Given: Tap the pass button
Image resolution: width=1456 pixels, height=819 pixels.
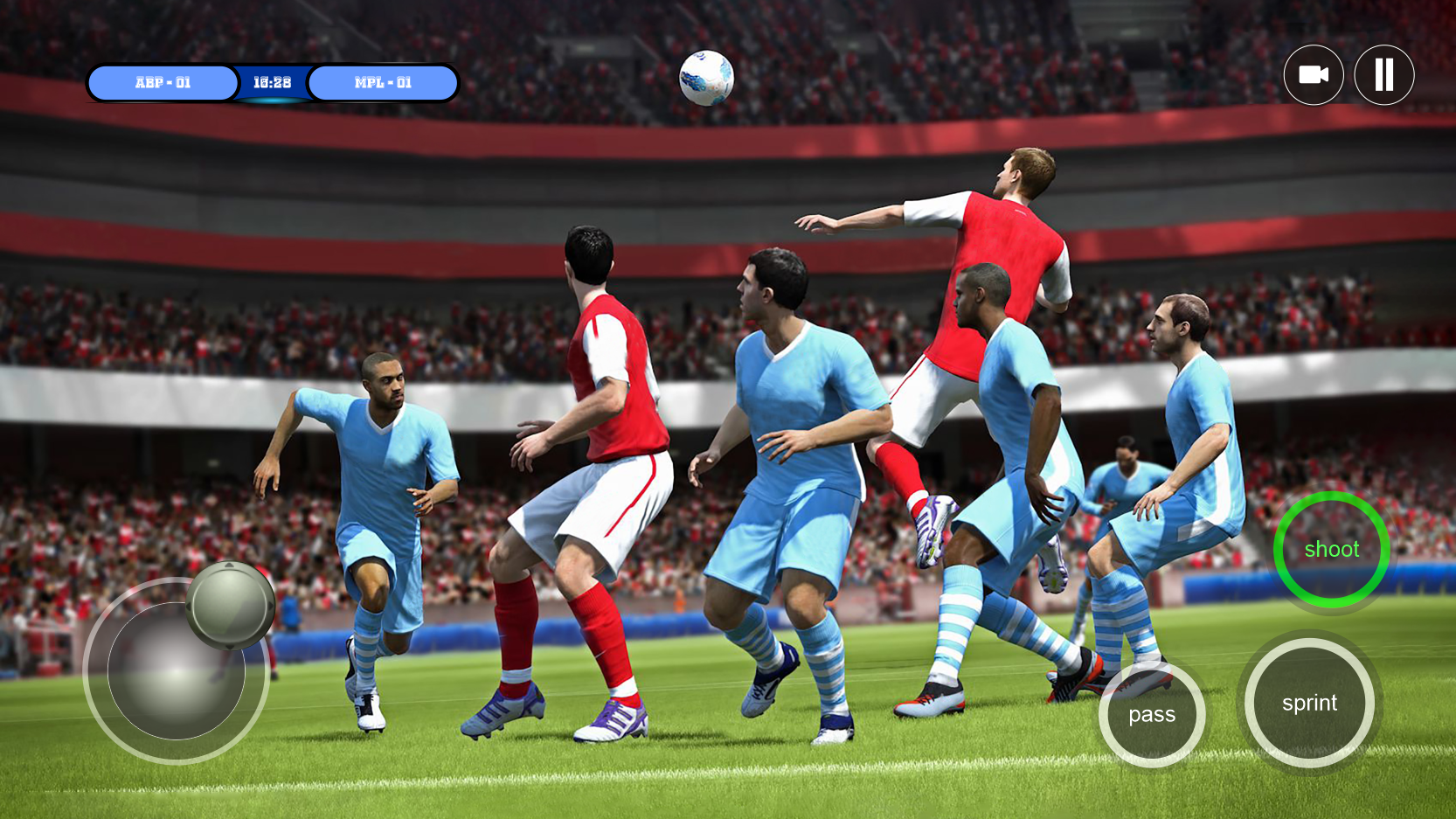Looking at the screenshot, I should tap(1152, 714).
